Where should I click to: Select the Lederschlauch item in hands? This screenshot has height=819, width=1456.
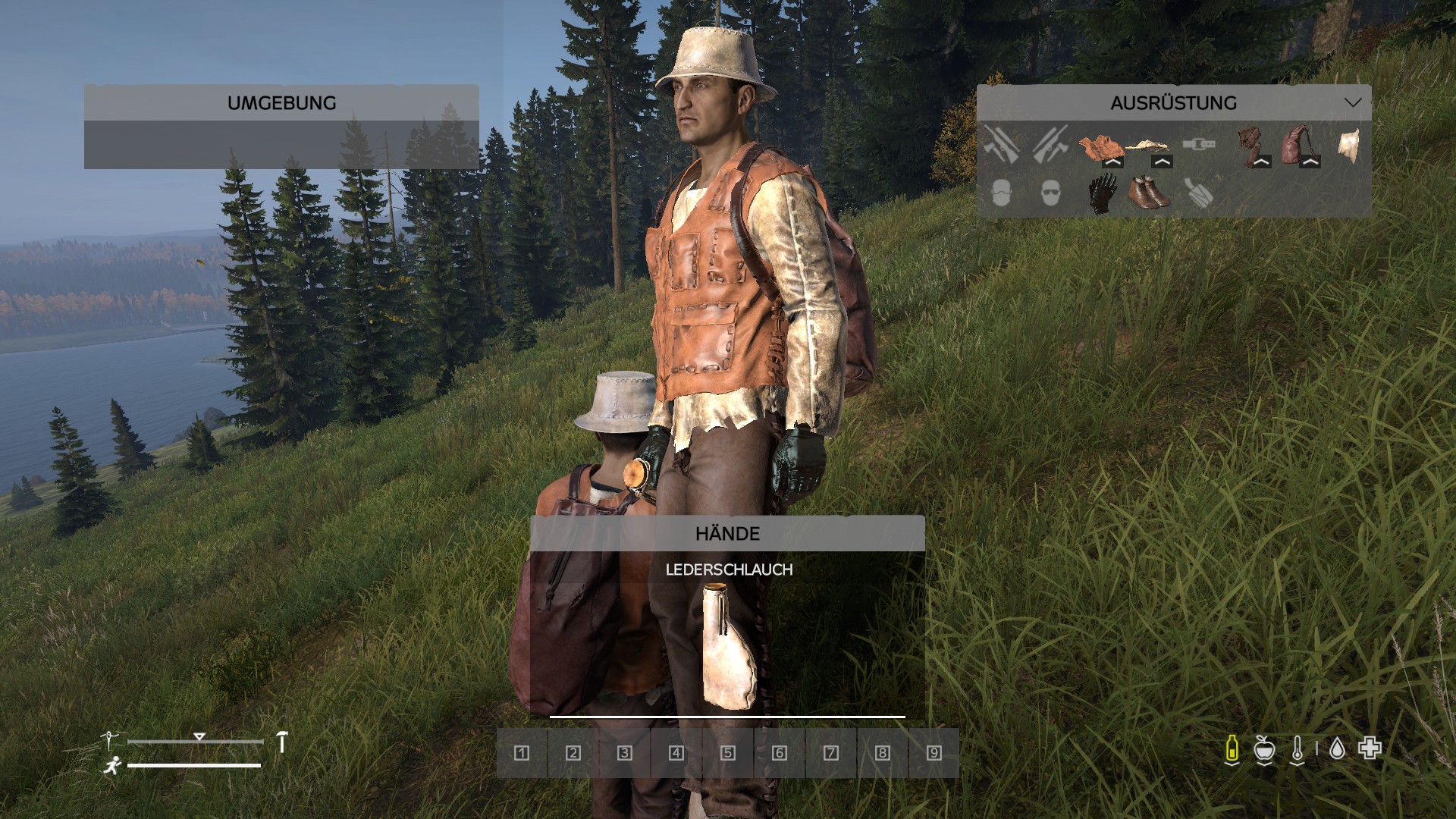tap(727, 646)
